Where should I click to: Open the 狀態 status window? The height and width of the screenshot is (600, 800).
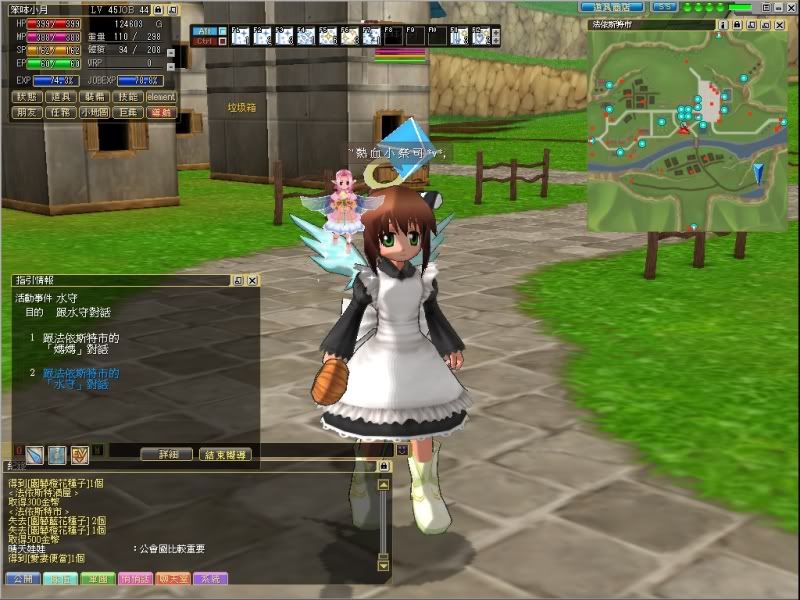coord(27,97)
